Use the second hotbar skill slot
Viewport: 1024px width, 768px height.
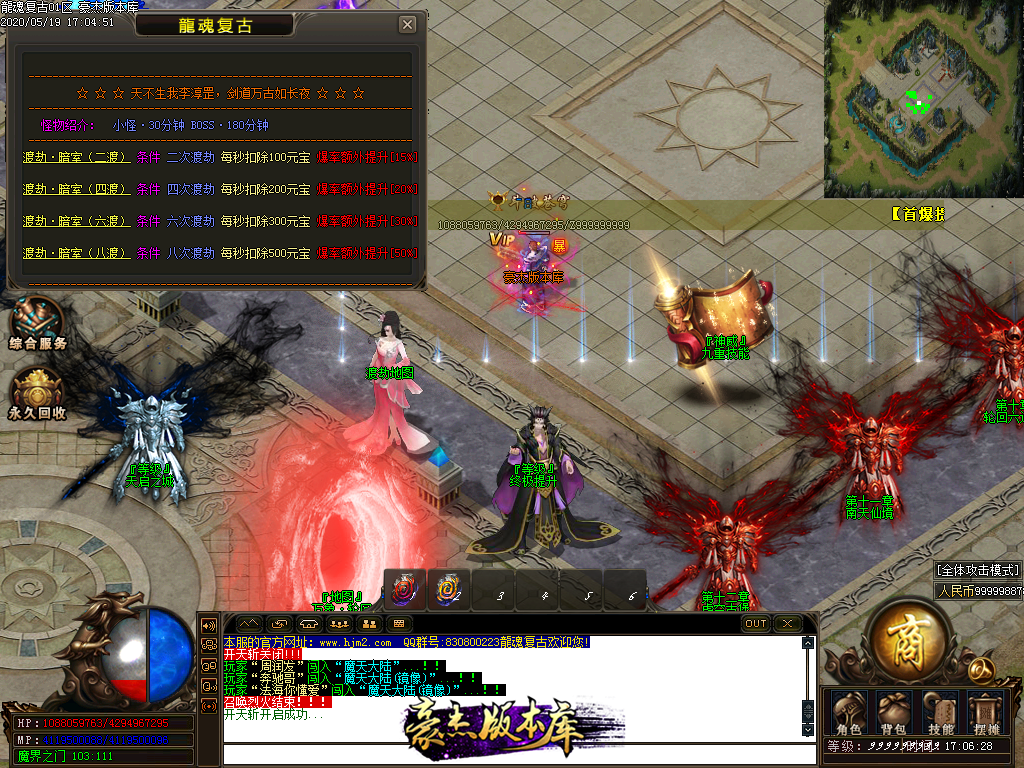[449, 589]
